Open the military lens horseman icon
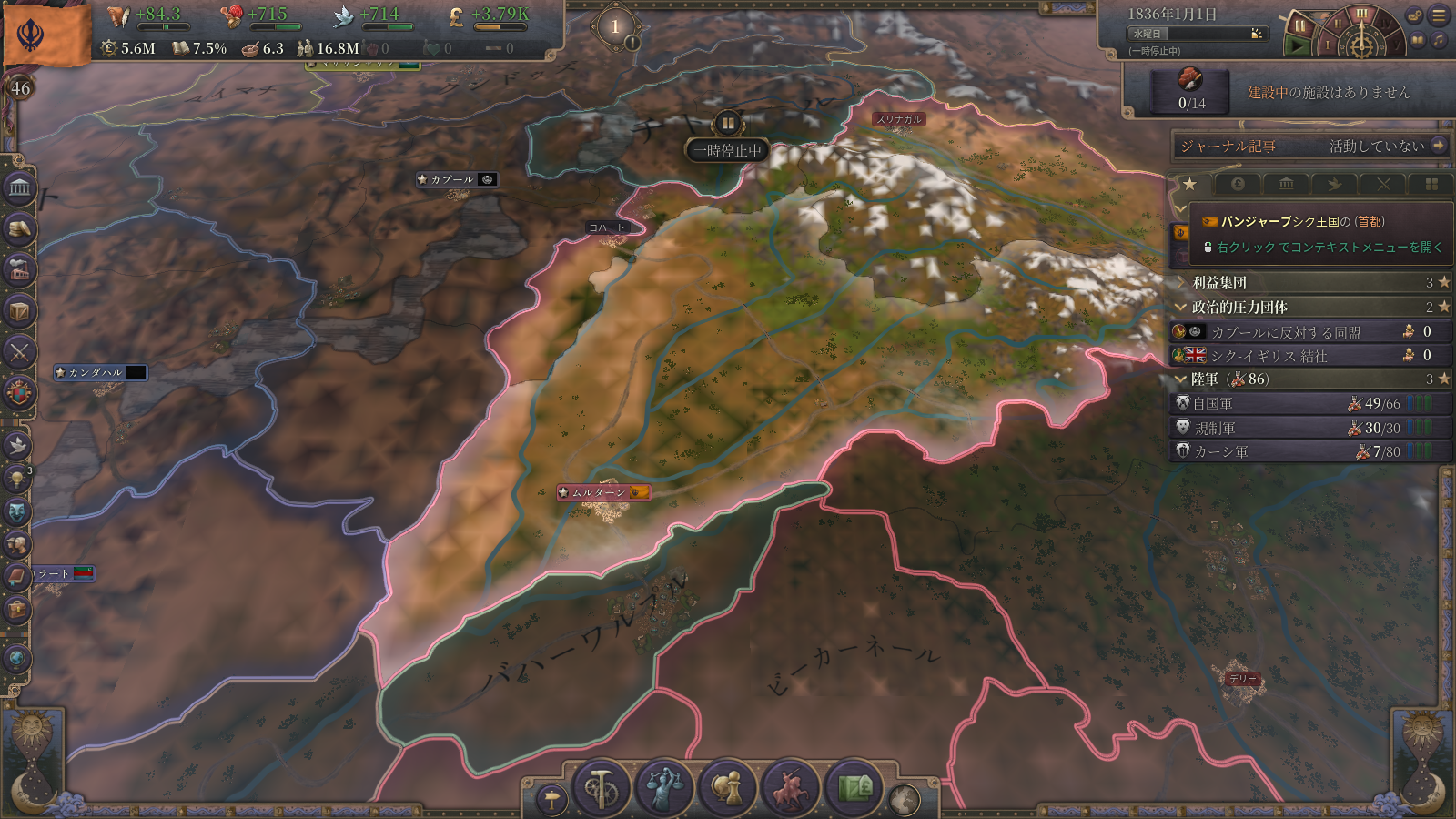Viewport: 1456px width, 819px height. click(791, 788)
